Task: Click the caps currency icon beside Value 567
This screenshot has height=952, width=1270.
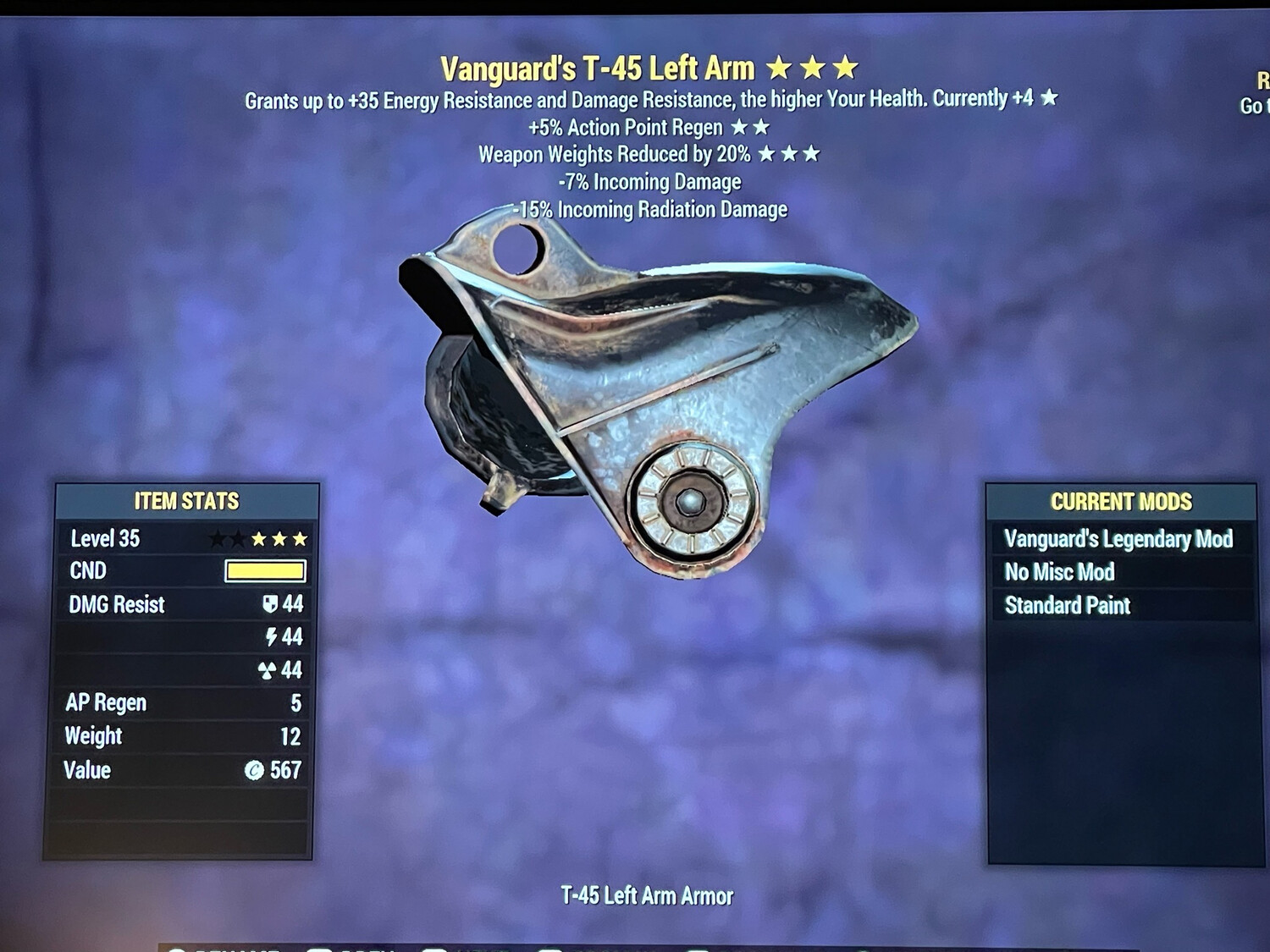Action: point(254,771)
